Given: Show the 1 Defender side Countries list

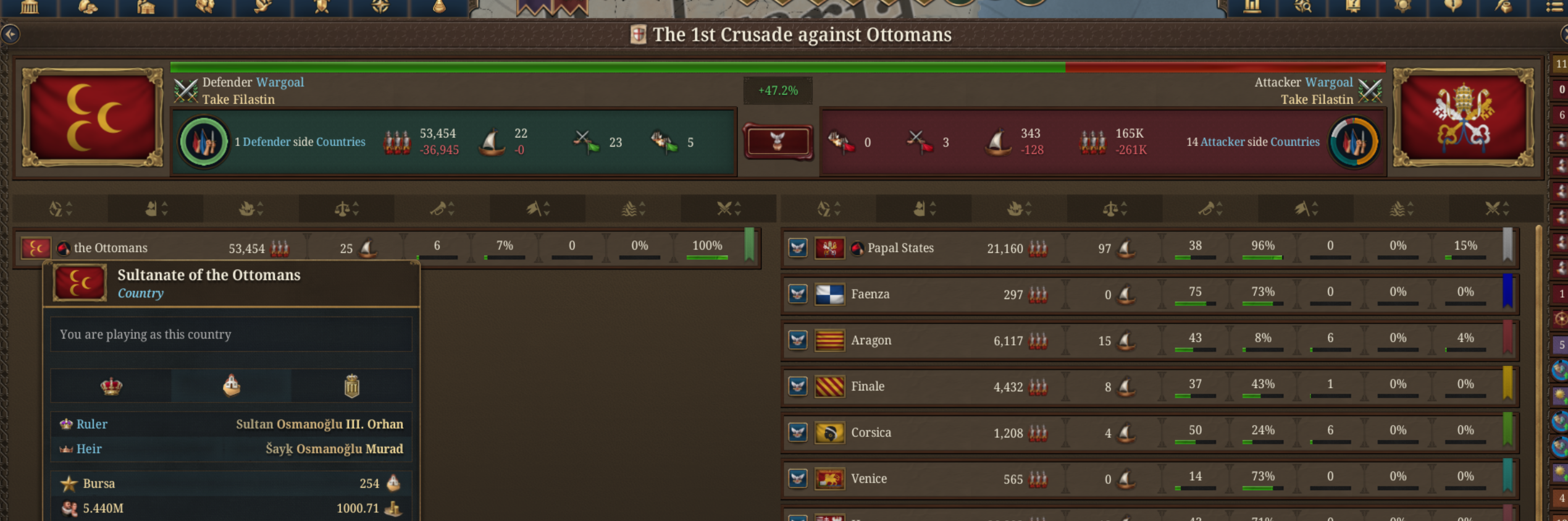Looking at the screenshot, I should coord(300,142).
